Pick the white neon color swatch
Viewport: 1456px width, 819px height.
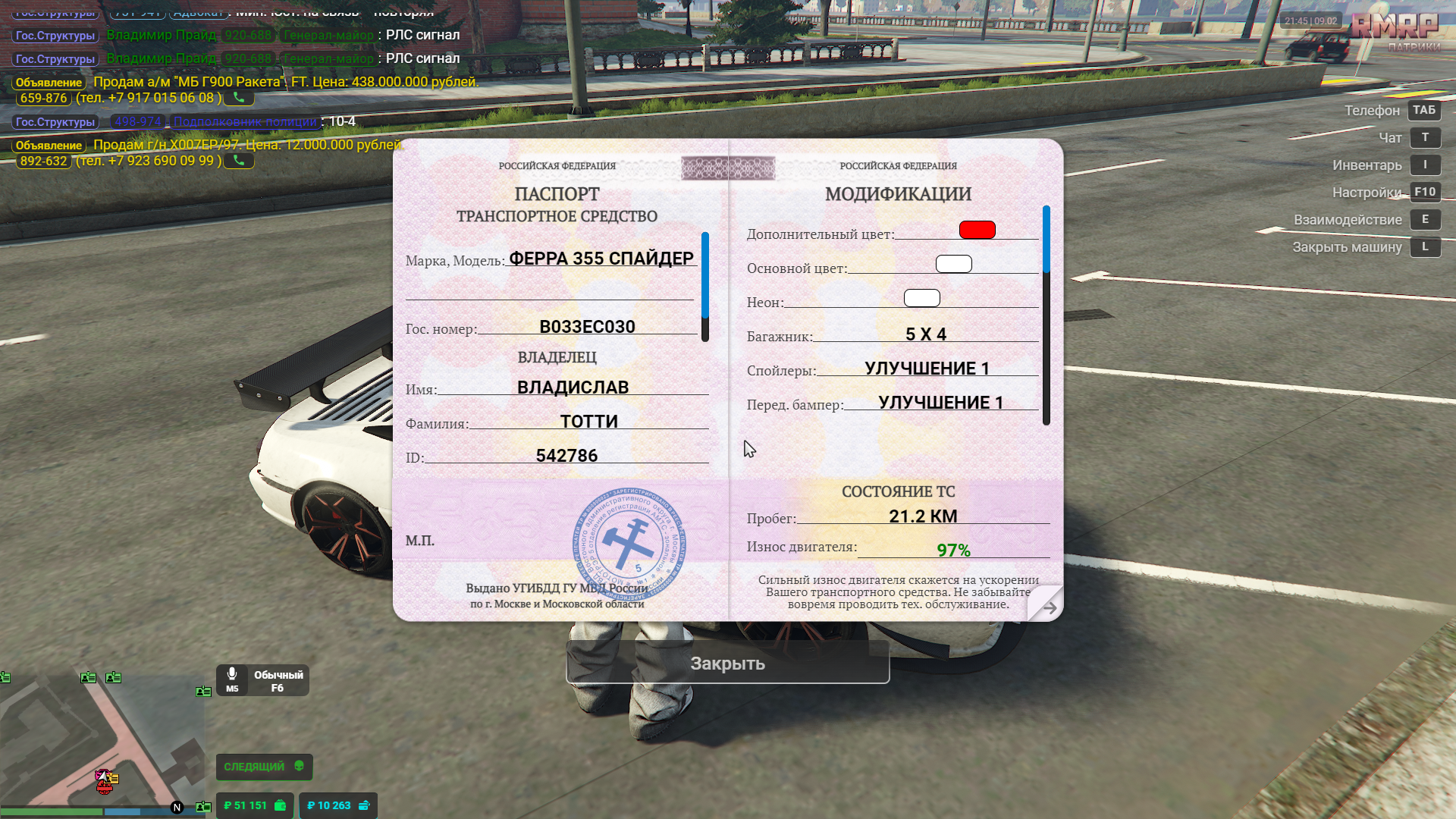[x=921, y=298]
